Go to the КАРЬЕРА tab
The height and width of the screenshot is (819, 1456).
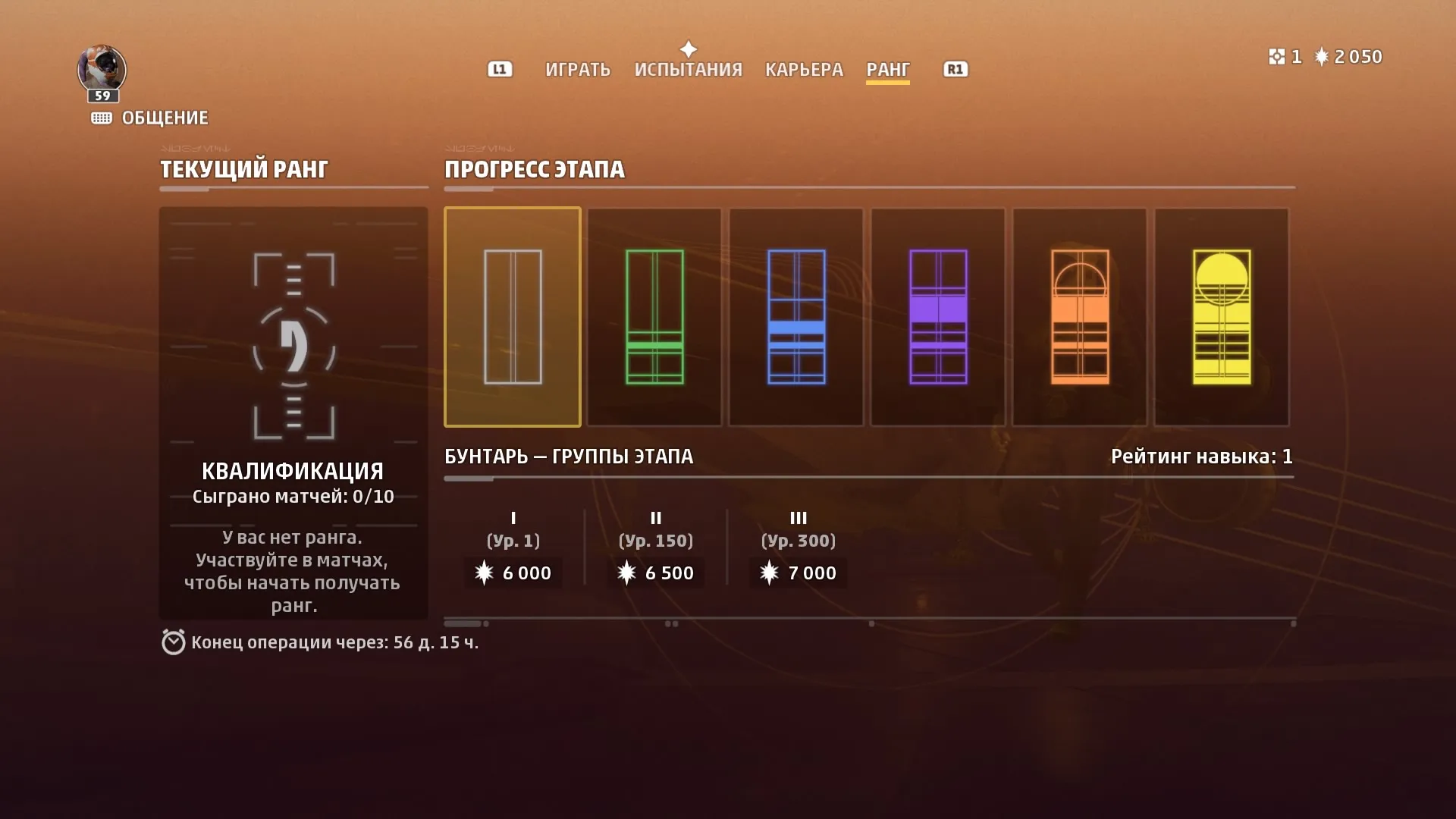(x=804, y=70)
